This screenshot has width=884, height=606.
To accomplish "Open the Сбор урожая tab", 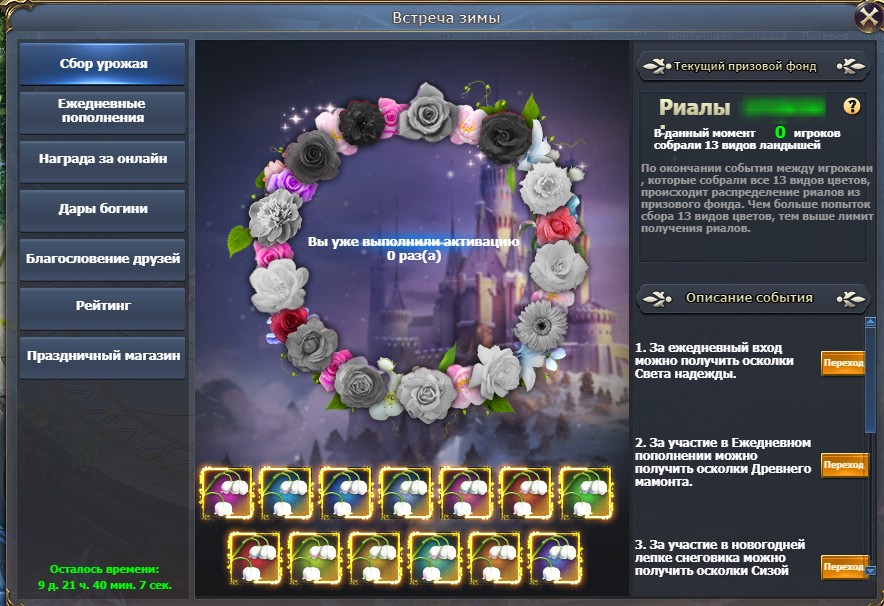I will [x=103, y=64].
